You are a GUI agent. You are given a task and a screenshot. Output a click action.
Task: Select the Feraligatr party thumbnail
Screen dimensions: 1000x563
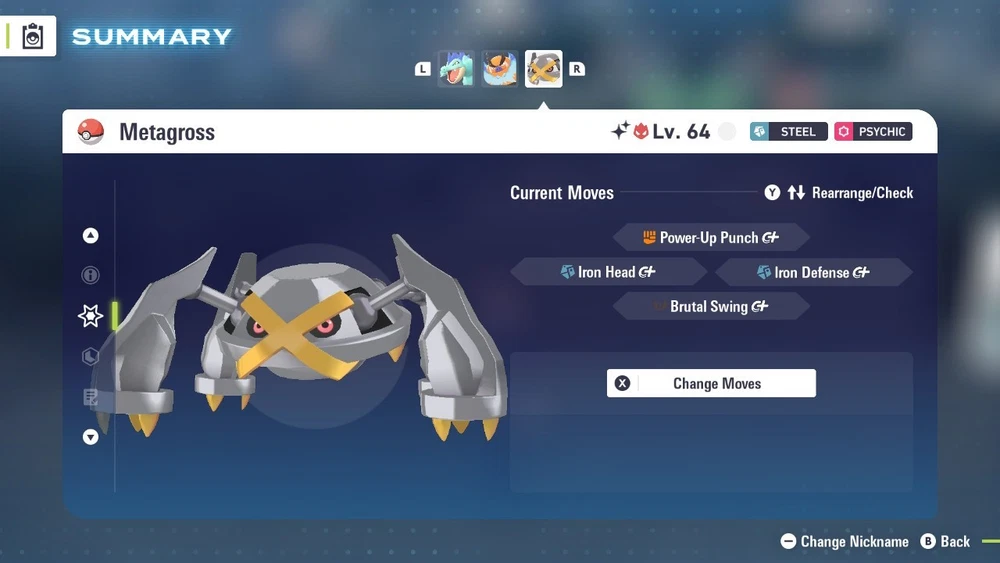point(456,69)
